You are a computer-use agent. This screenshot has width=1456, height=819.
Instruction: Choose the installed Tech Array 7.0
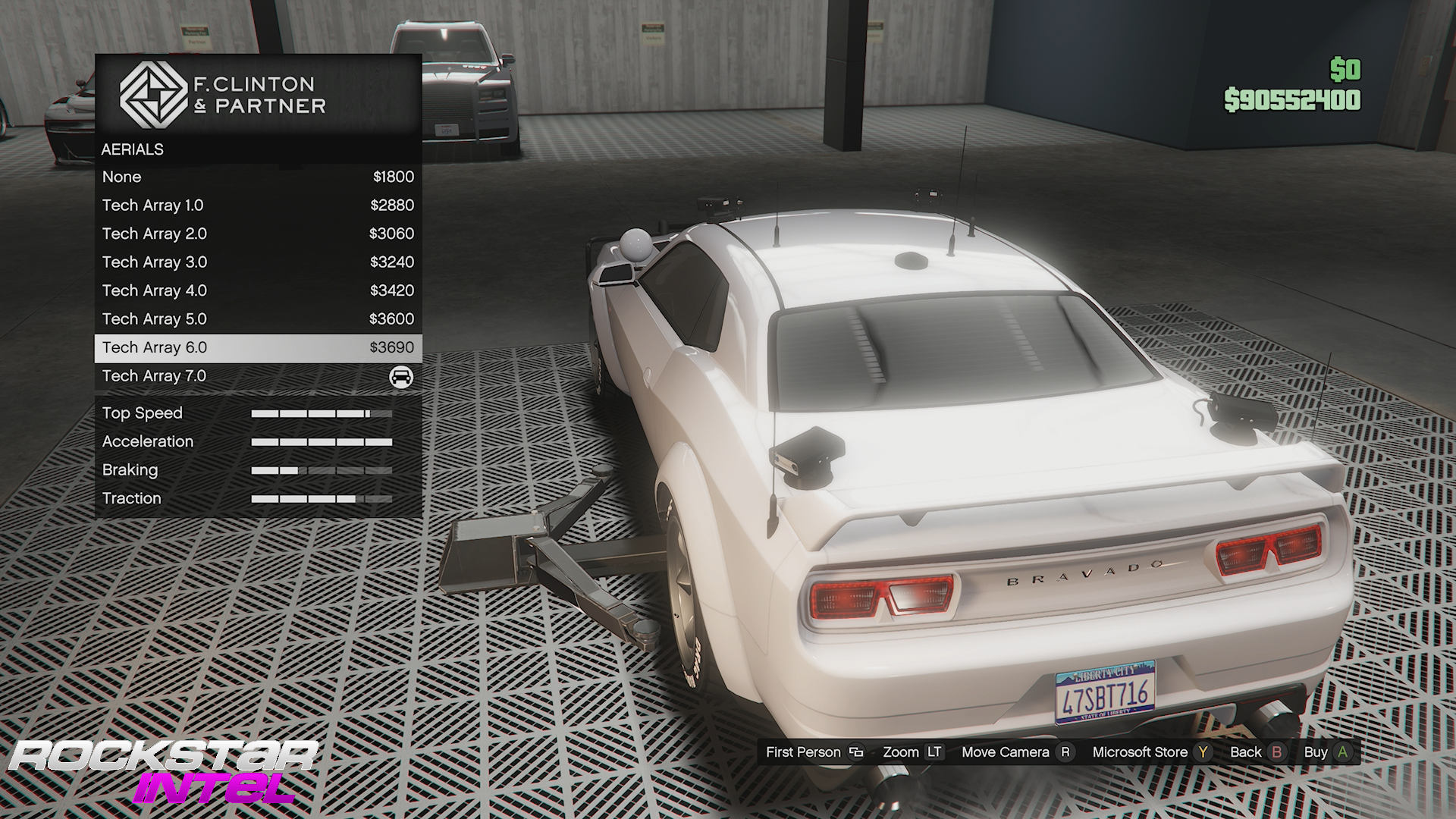point(258,376)
